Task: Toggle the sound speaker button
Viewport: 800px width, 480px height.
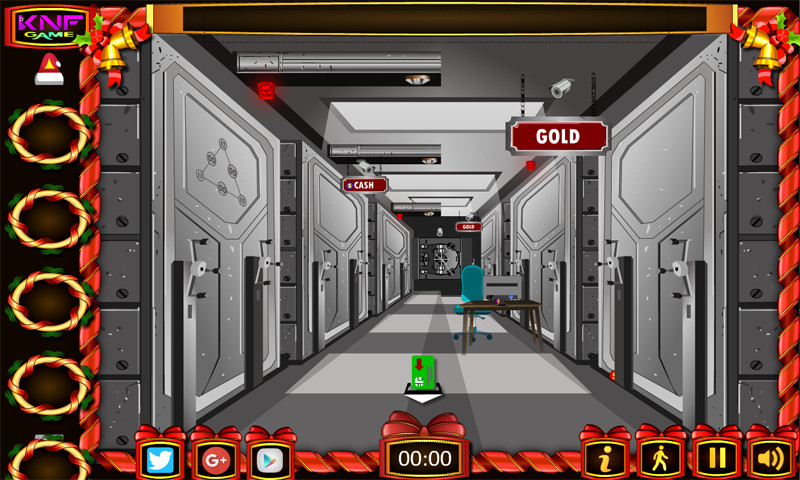Action: click(x=770, y=458)
